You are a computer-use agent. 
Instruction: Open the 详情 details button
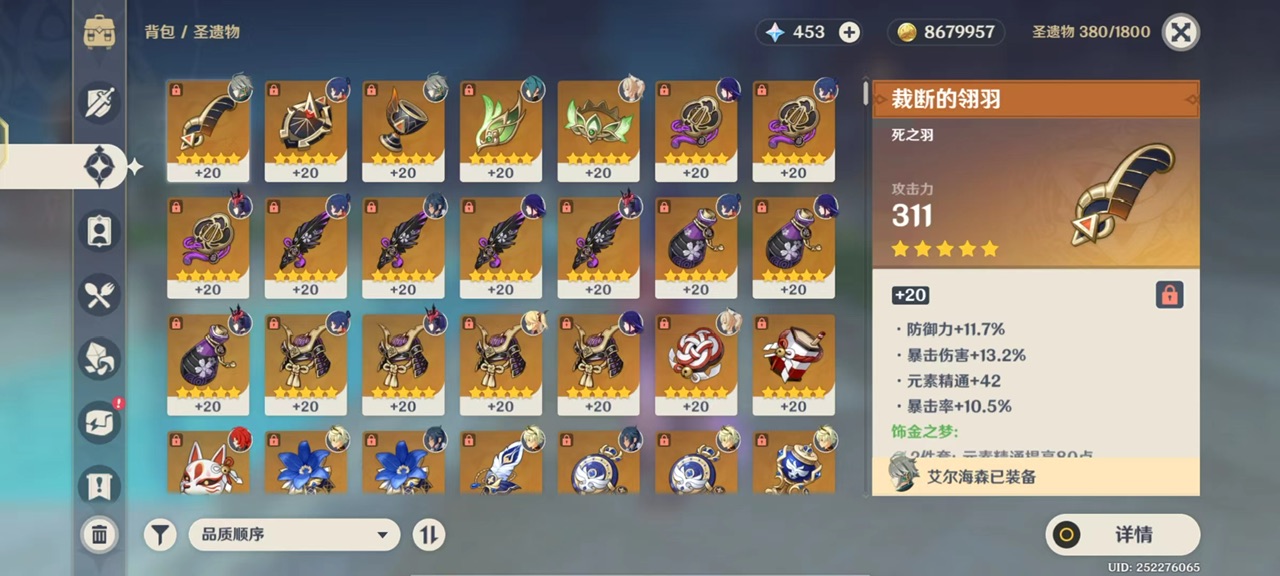[x=1123, y=535]
